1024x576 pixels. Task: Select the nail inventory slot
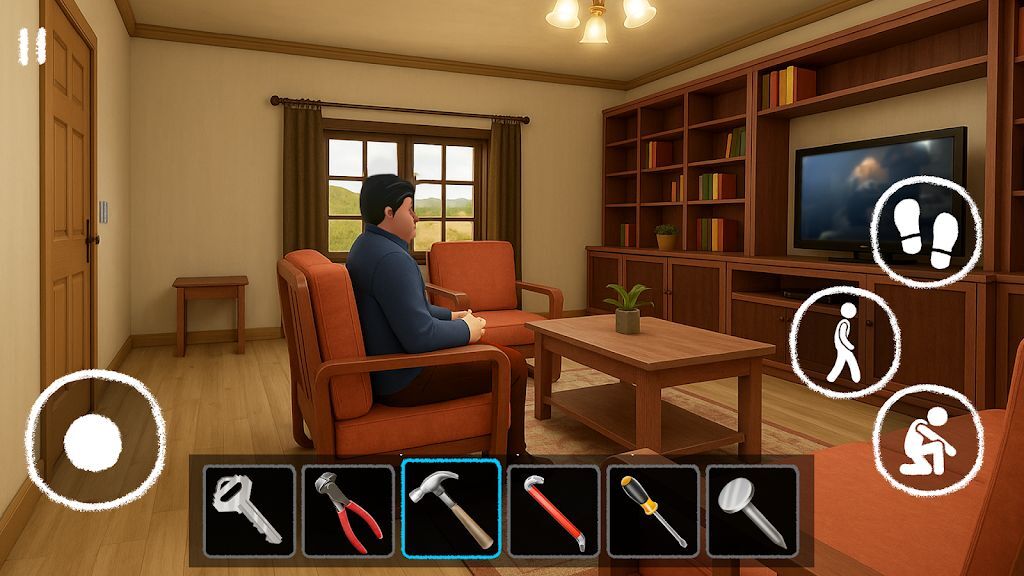pyautogui.click(x=752, y=510)
